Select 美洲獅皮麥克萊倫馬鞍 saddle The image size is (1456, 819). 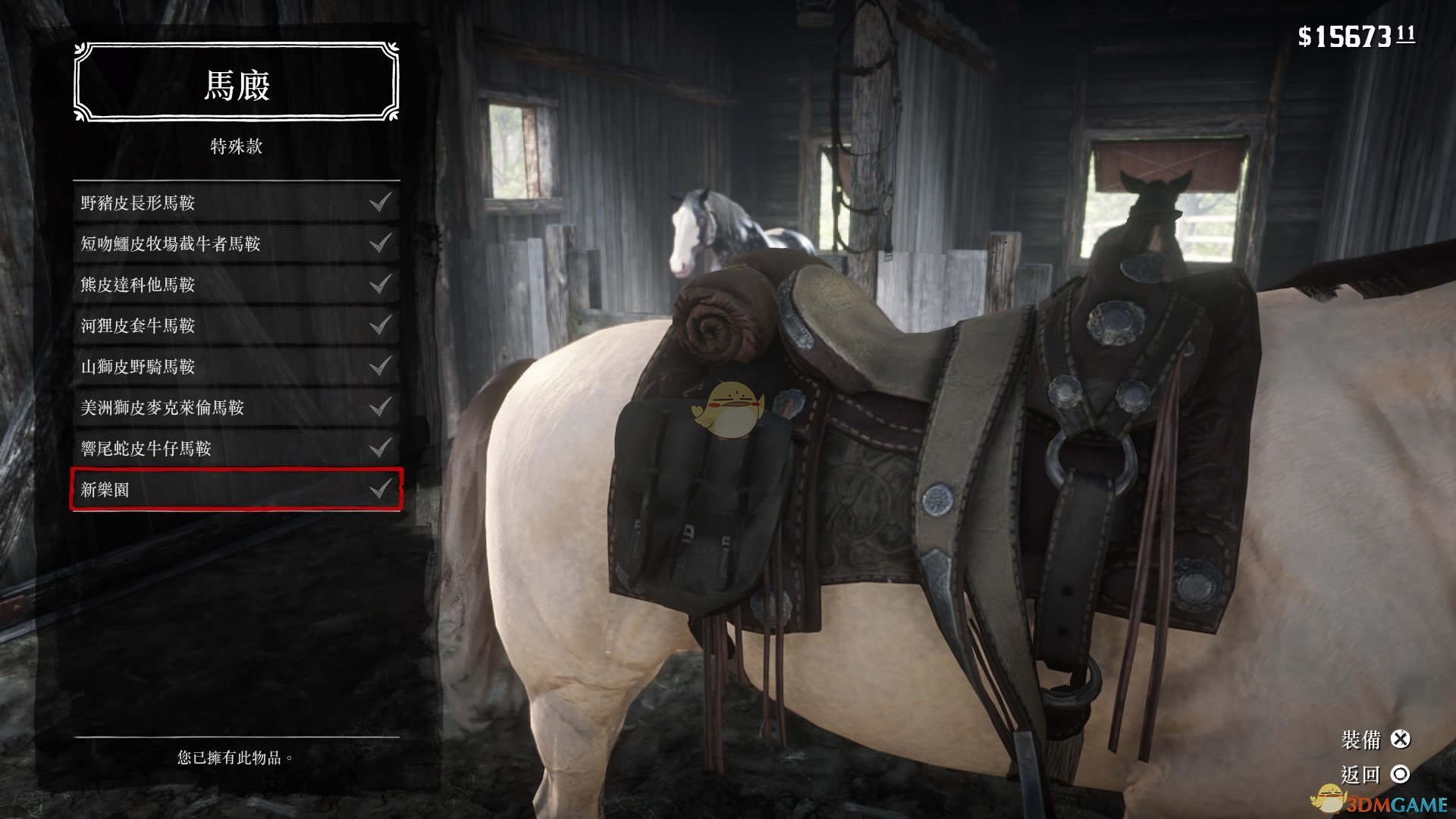pos(236,407)
